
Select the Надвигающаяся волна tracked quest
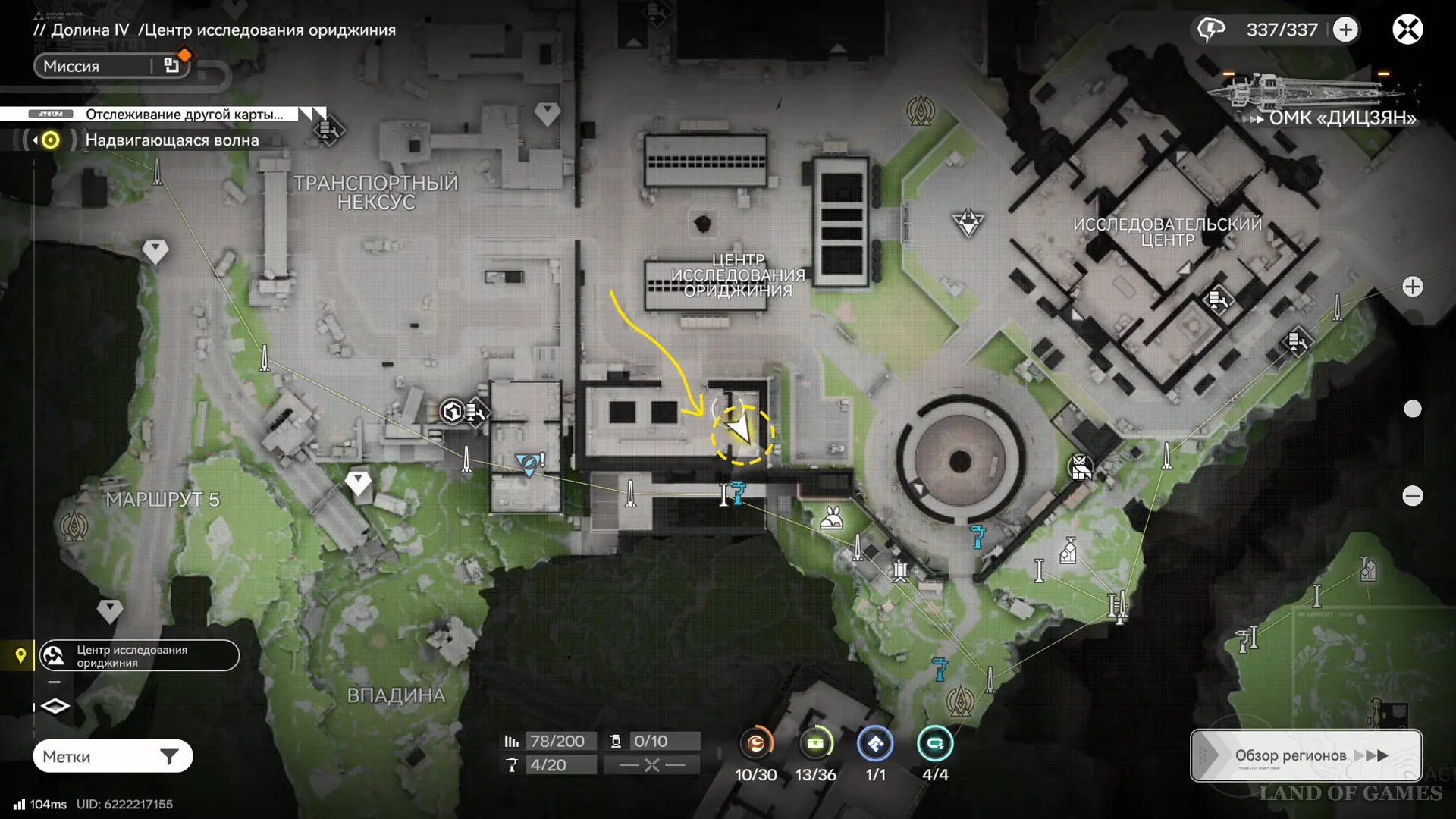171,140
